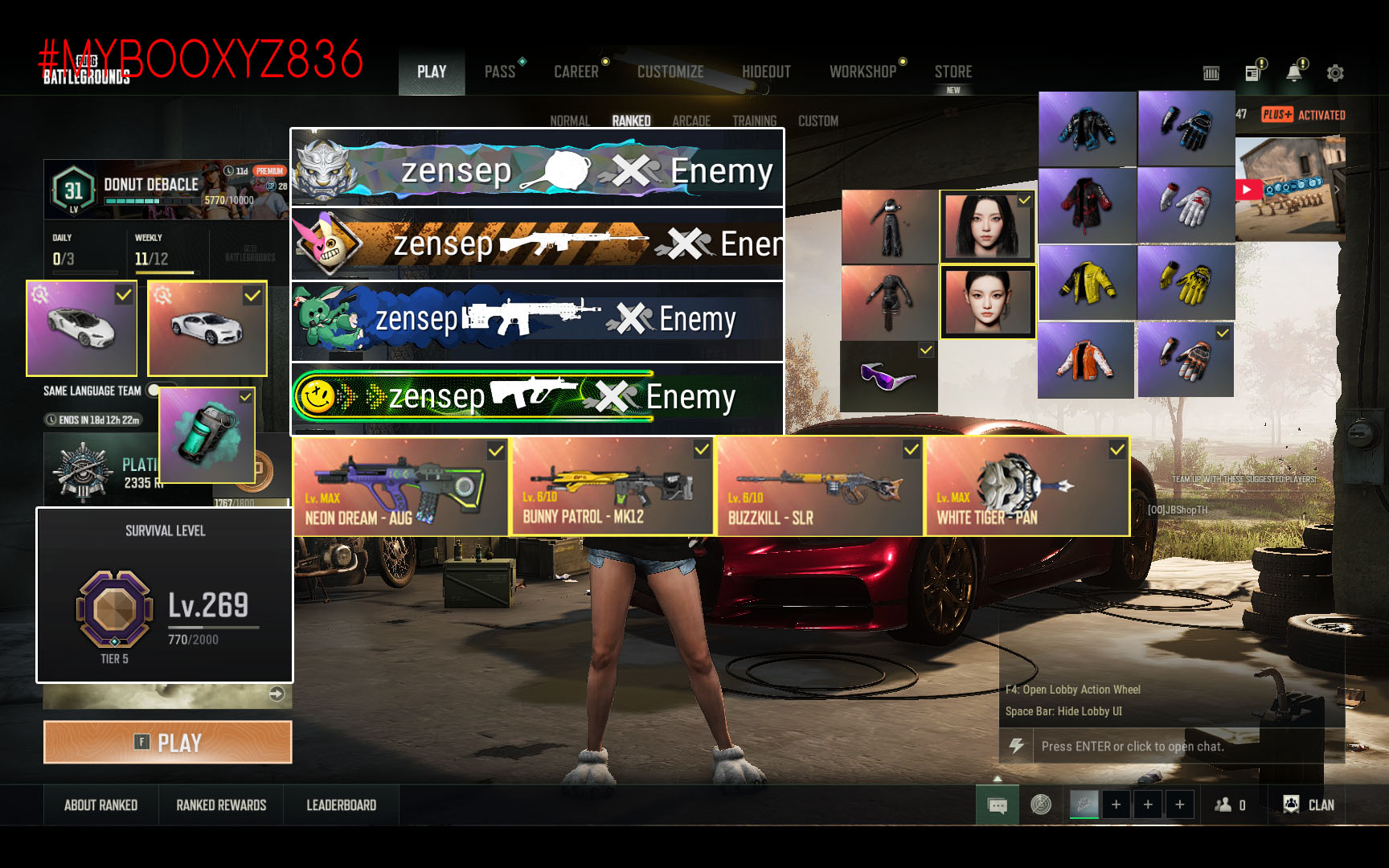This screenshot has height=868, width=1389.
Task: Switch to TRAINING mode
Action: (x=754, y=121)
